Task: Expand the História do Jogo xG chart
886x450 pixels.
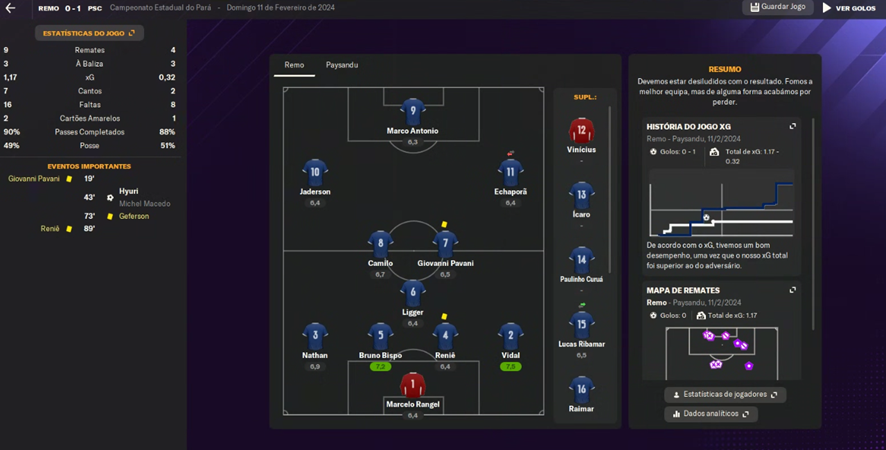Action: point(793,126)
